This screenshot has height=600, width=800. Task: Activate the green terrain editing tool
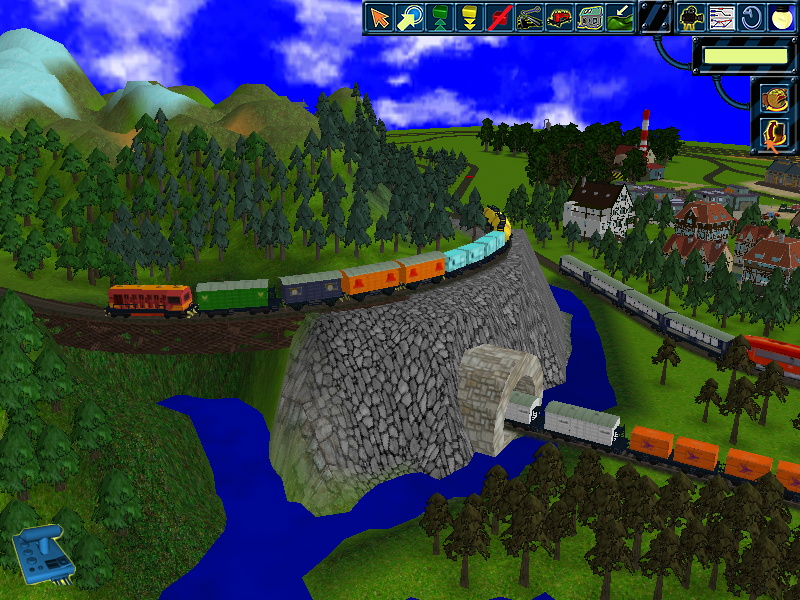coord(620,17)
